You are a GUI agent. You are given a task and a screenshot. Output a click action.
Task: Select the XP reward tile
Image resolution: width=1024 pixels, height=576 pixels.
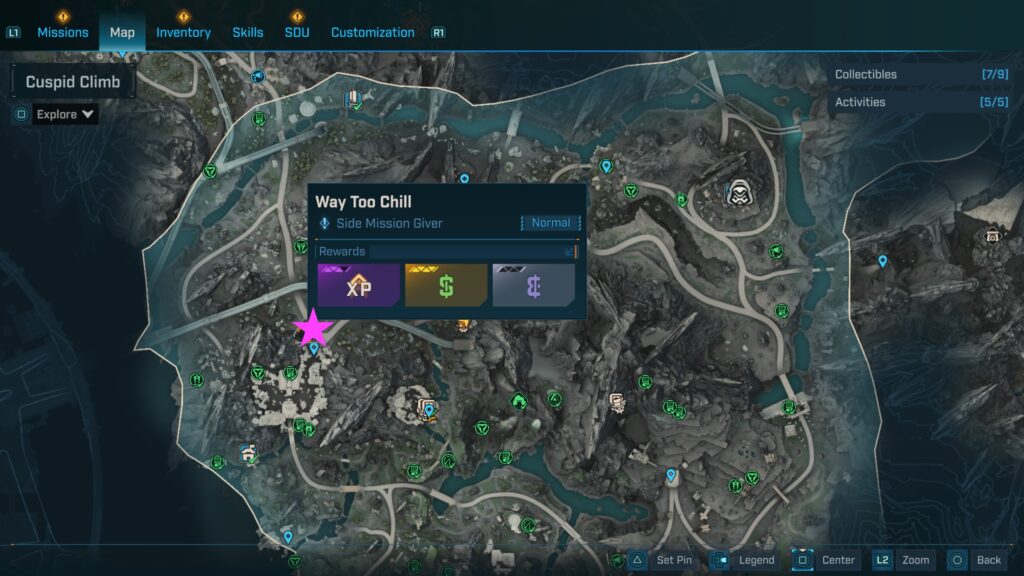coord(358,285)
